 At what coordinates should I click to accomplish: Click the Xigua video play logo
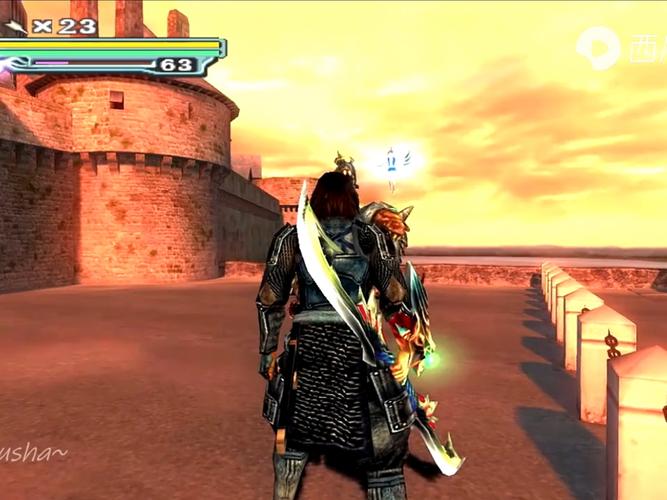(598, 47)
